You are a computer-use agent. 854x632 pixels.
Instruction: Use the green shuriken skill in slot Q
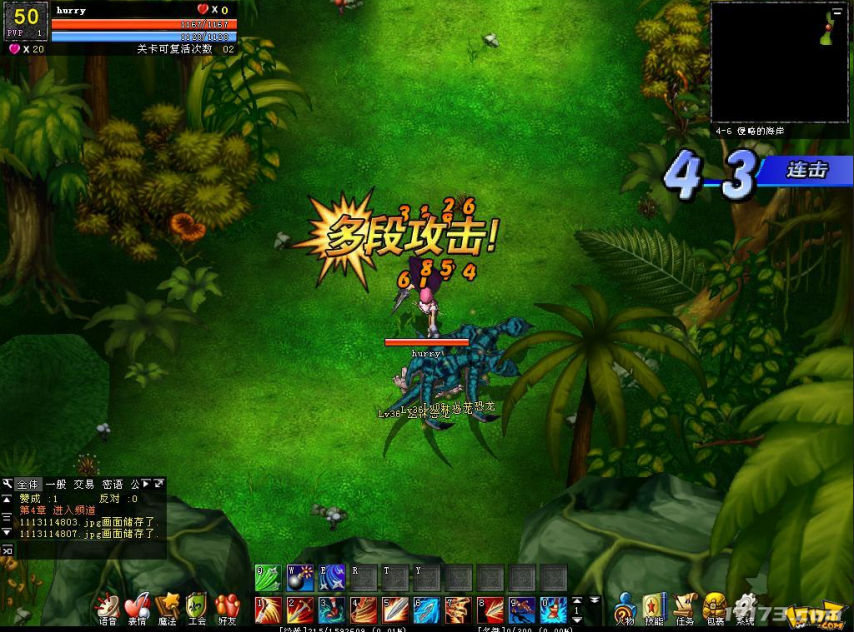tap(268, 578)
